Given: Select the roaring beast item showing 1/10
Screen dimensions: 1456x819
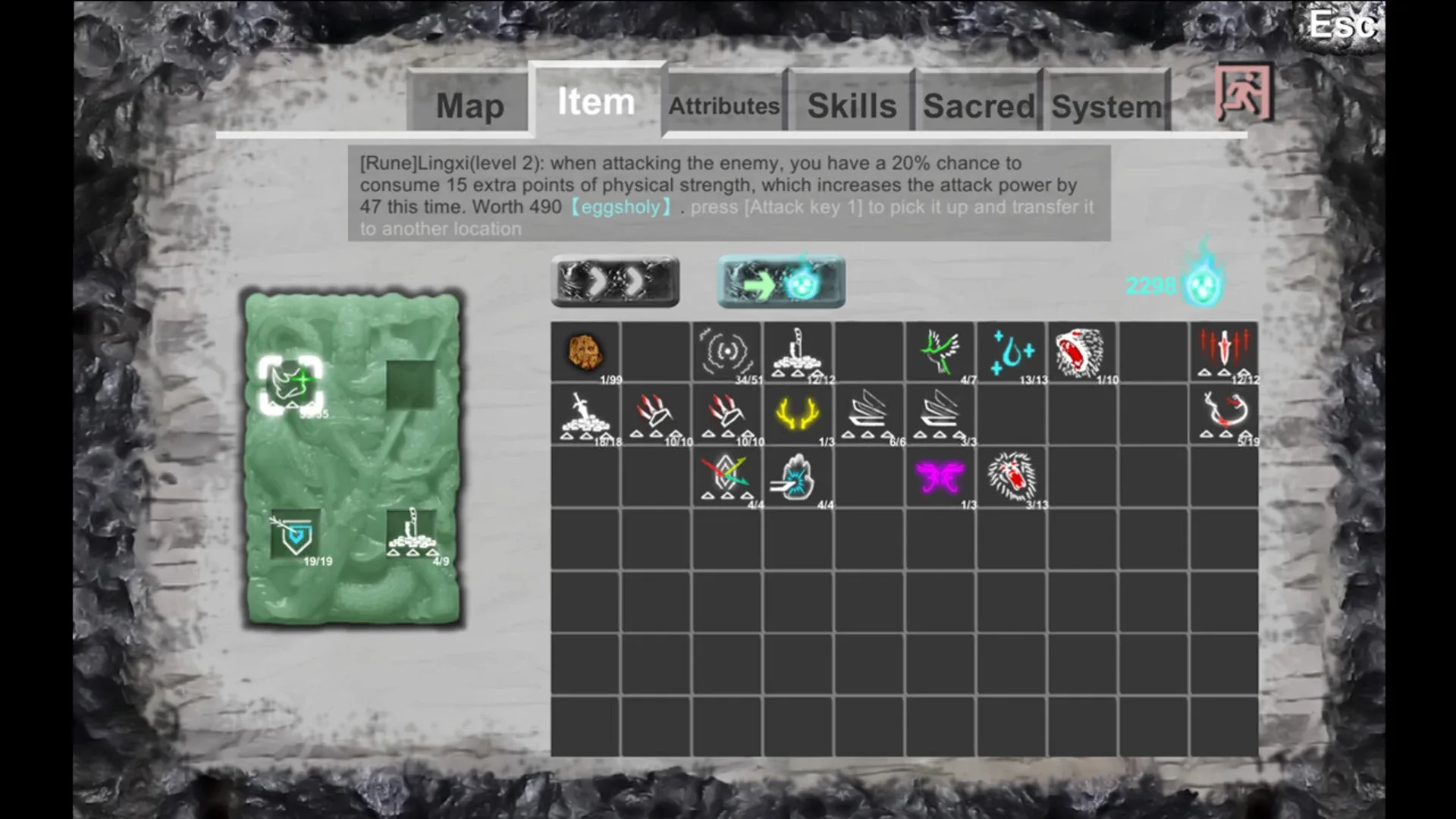Looking at the screenshot, I should pos(1083,351).
